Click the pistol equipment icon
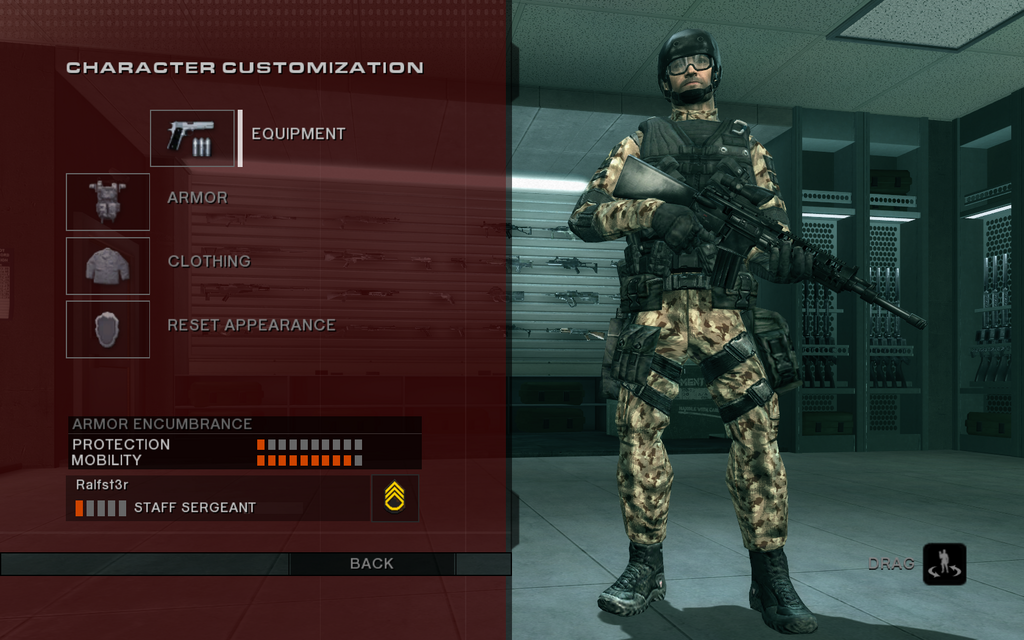Screen dimensions: 1024x640 (192, 138)
